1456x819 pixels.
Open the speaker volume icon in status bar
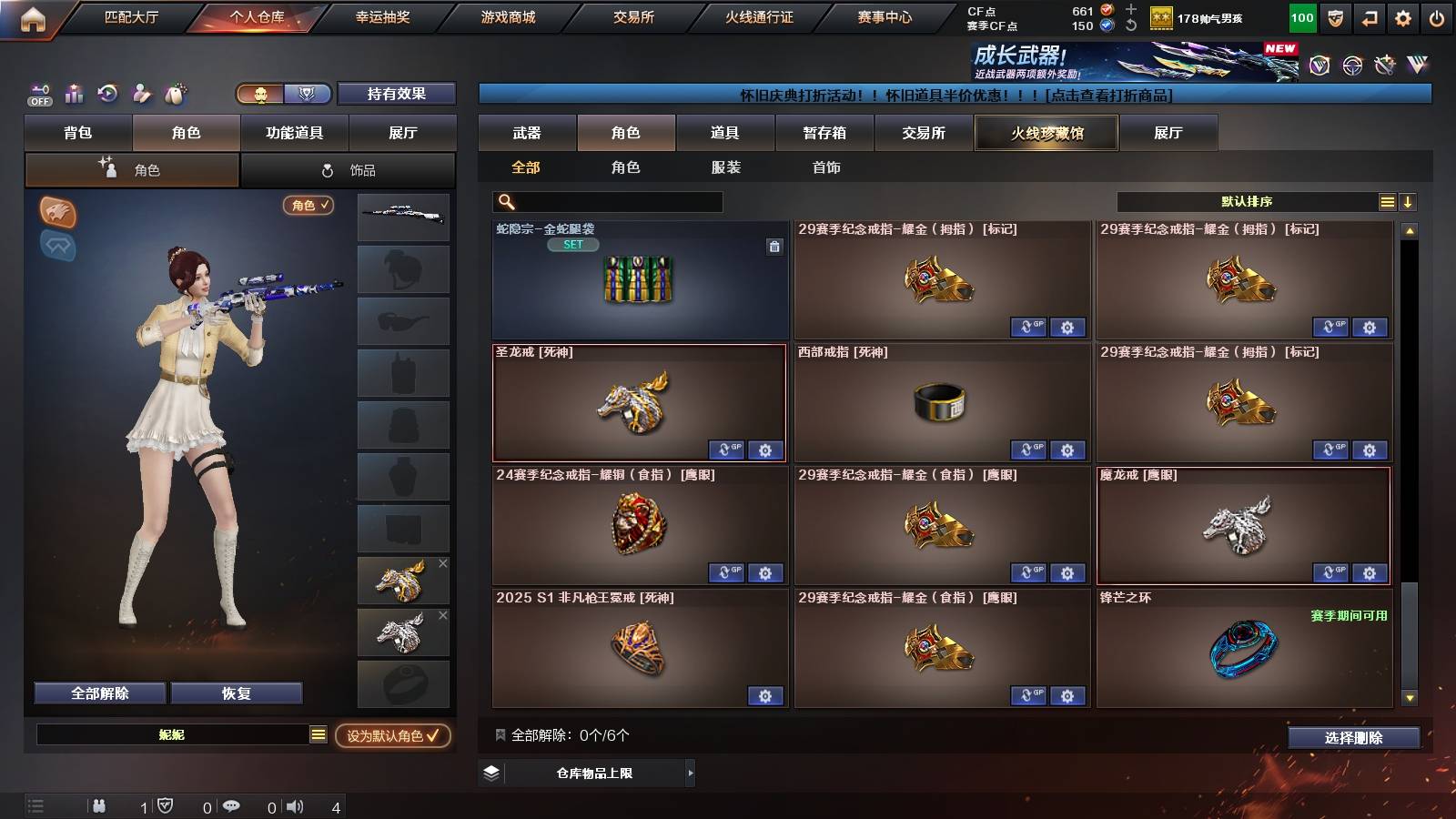pos(294,805)
